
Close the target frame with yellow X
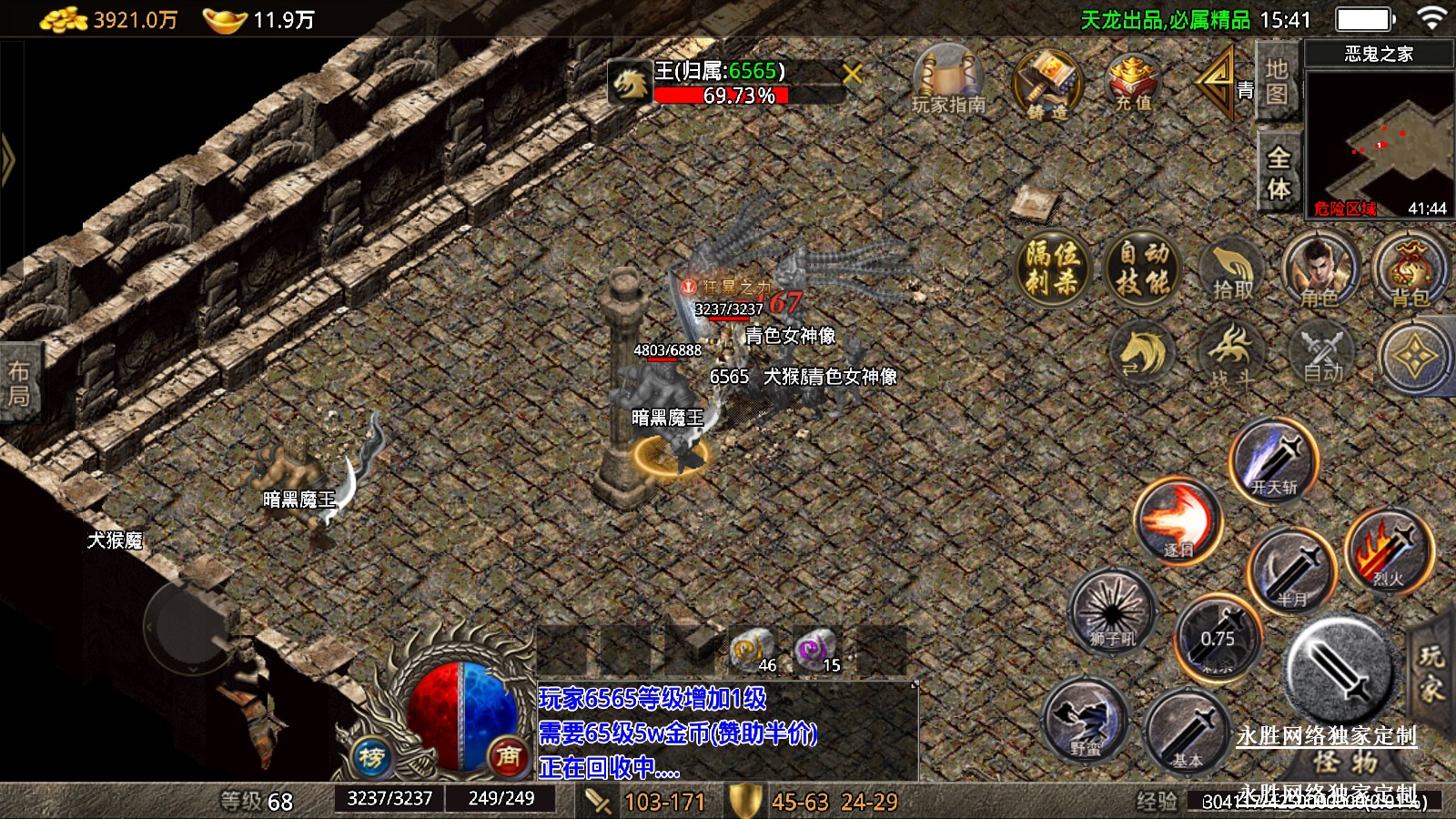tap(853, 74)
